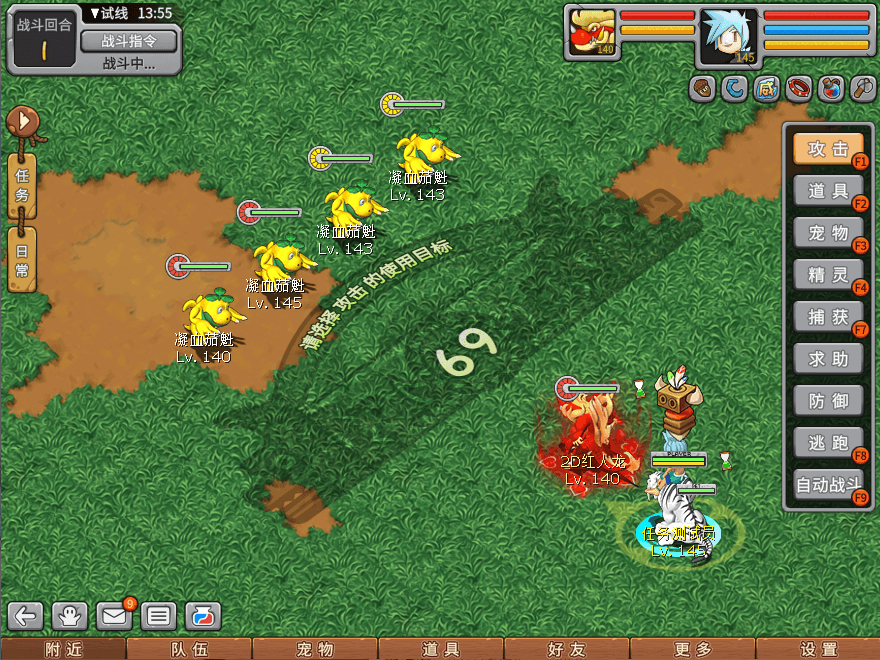Call for help with 求助

828,359
